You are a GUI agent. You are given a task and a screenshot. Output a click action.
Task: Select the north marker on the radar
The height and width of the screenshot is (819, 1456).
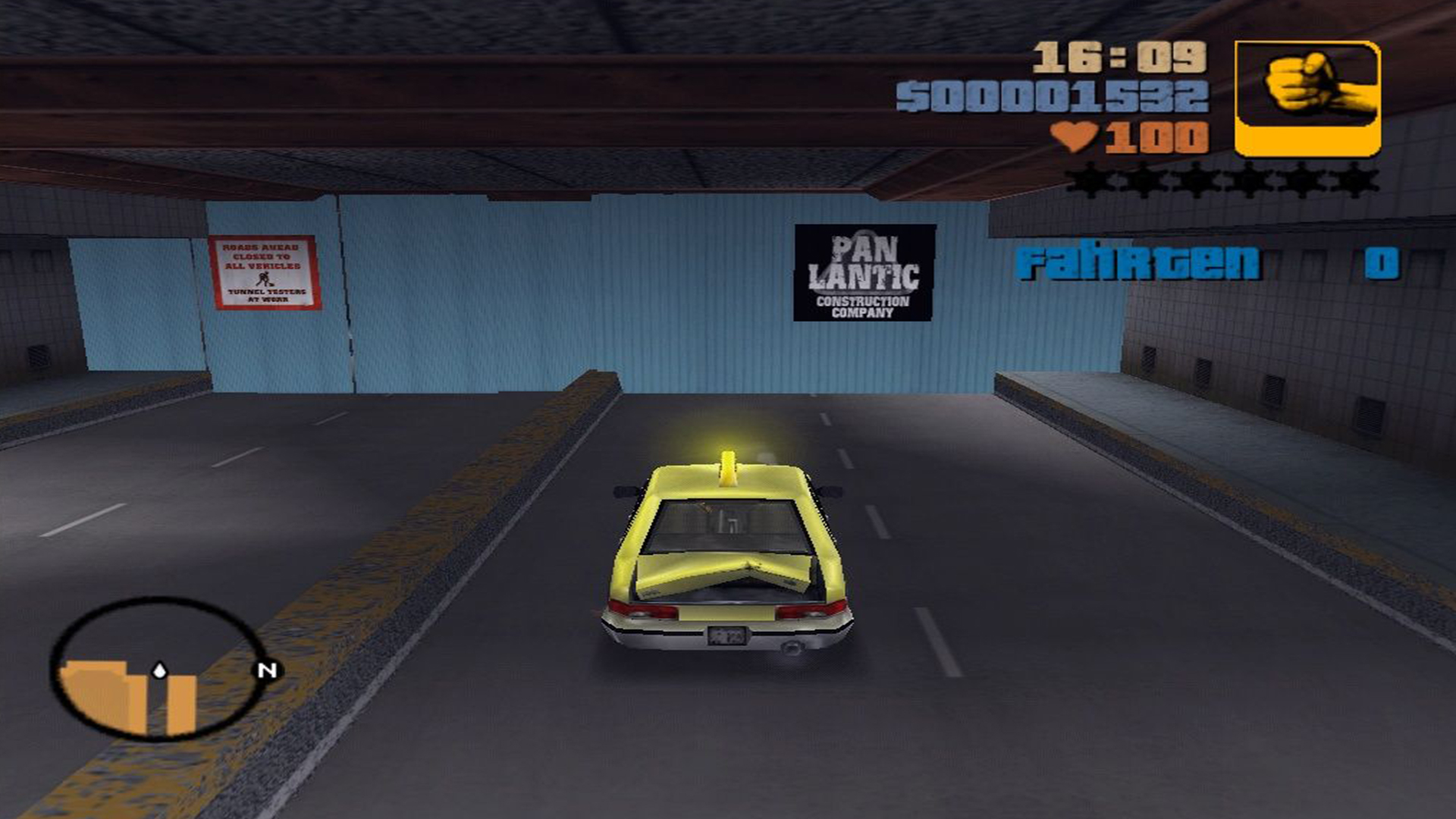point(267,670)
